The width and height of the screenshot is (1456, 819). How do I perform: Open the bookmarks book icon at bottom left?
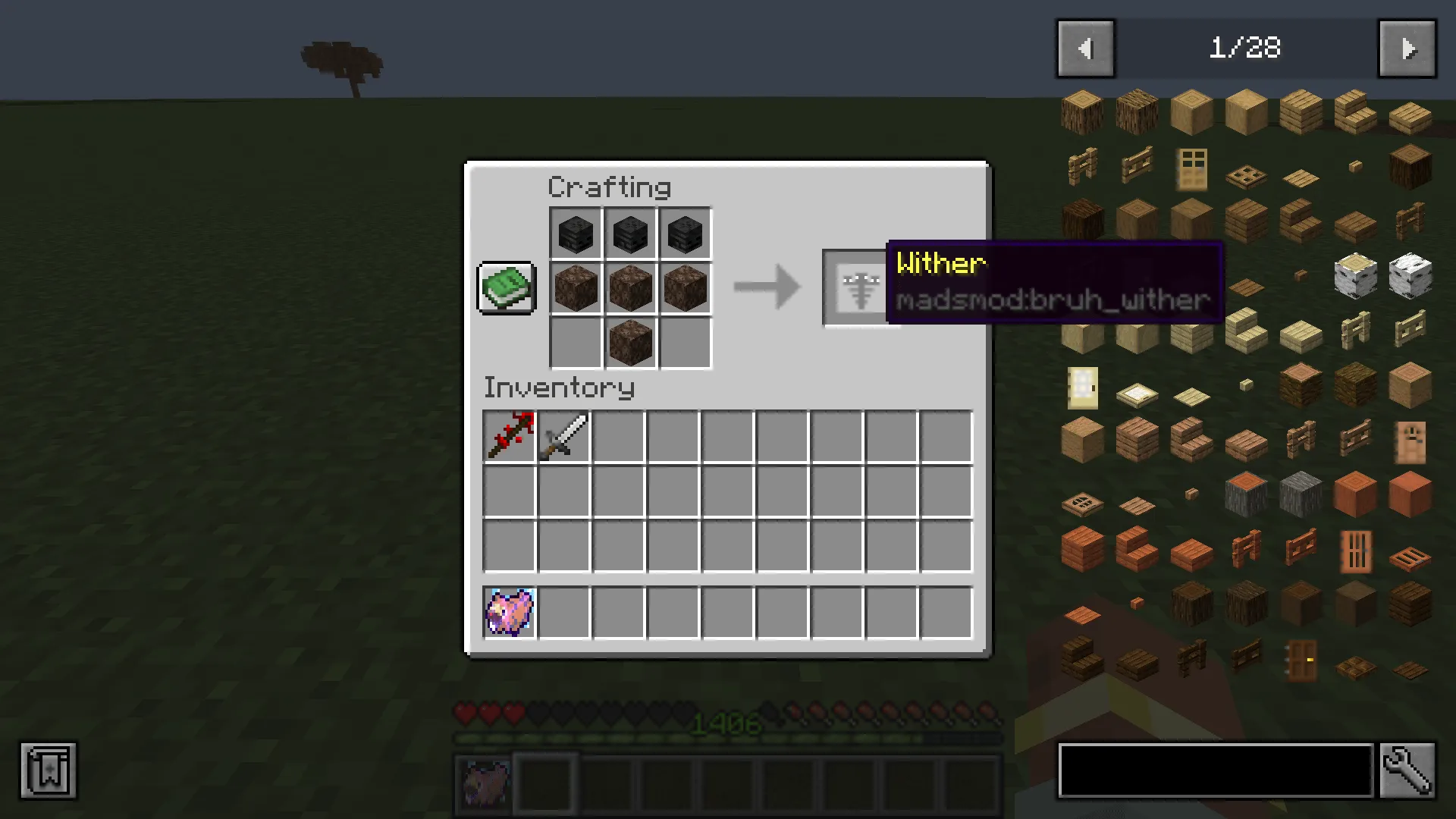pos(49,770)
